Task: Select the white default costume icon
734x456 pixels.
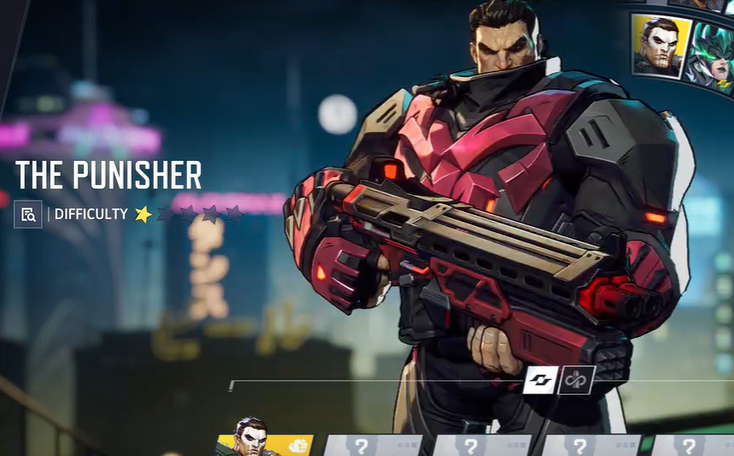Action: 540,380
